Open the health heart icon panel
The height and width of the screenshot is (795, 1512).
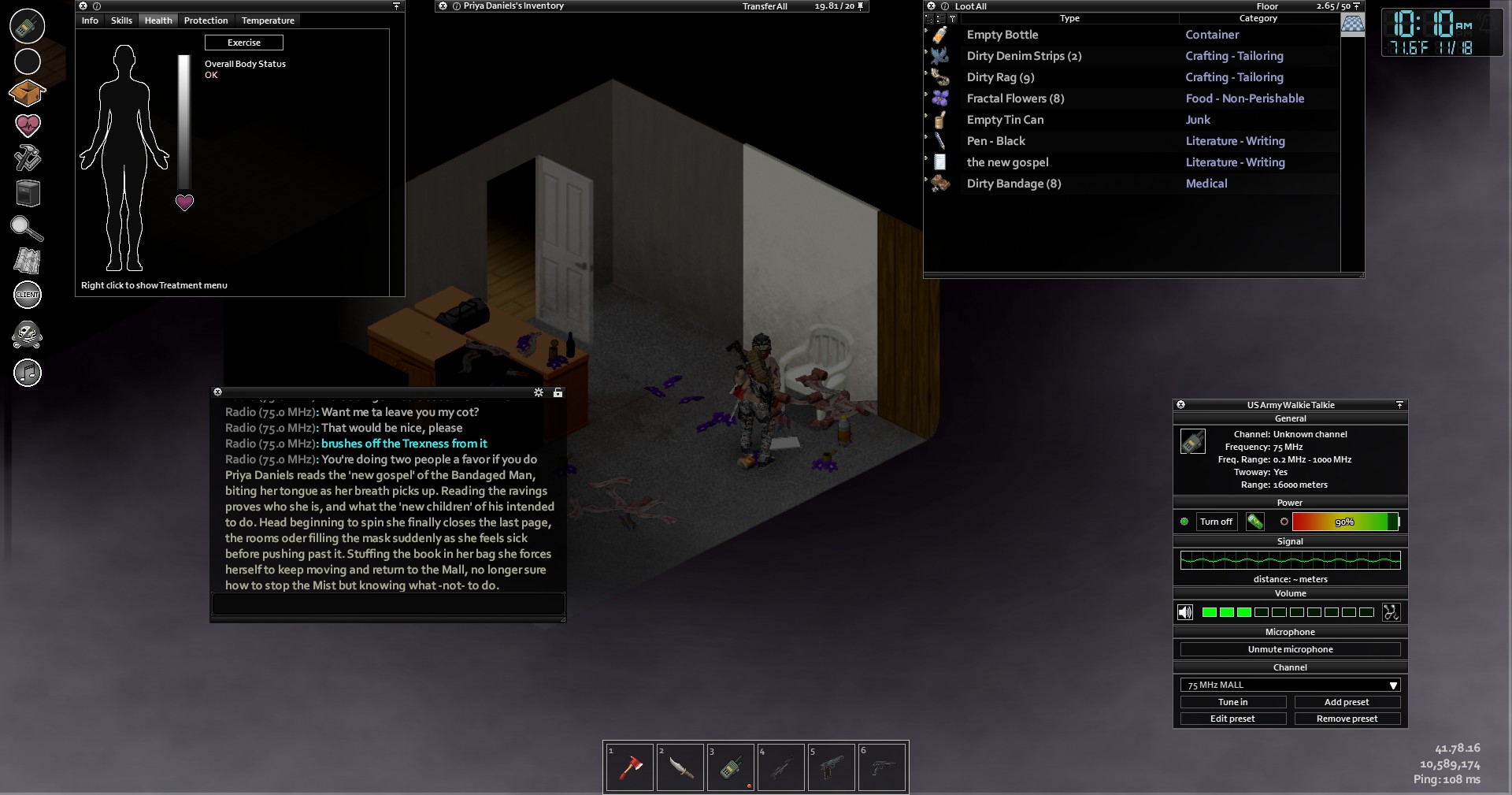click(28, 125)
